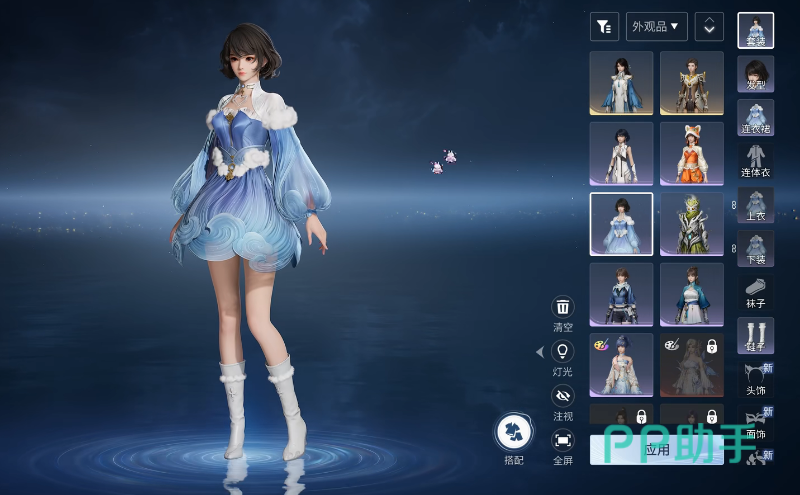Switch to the 套装 category tab

(x=755, y=30)
